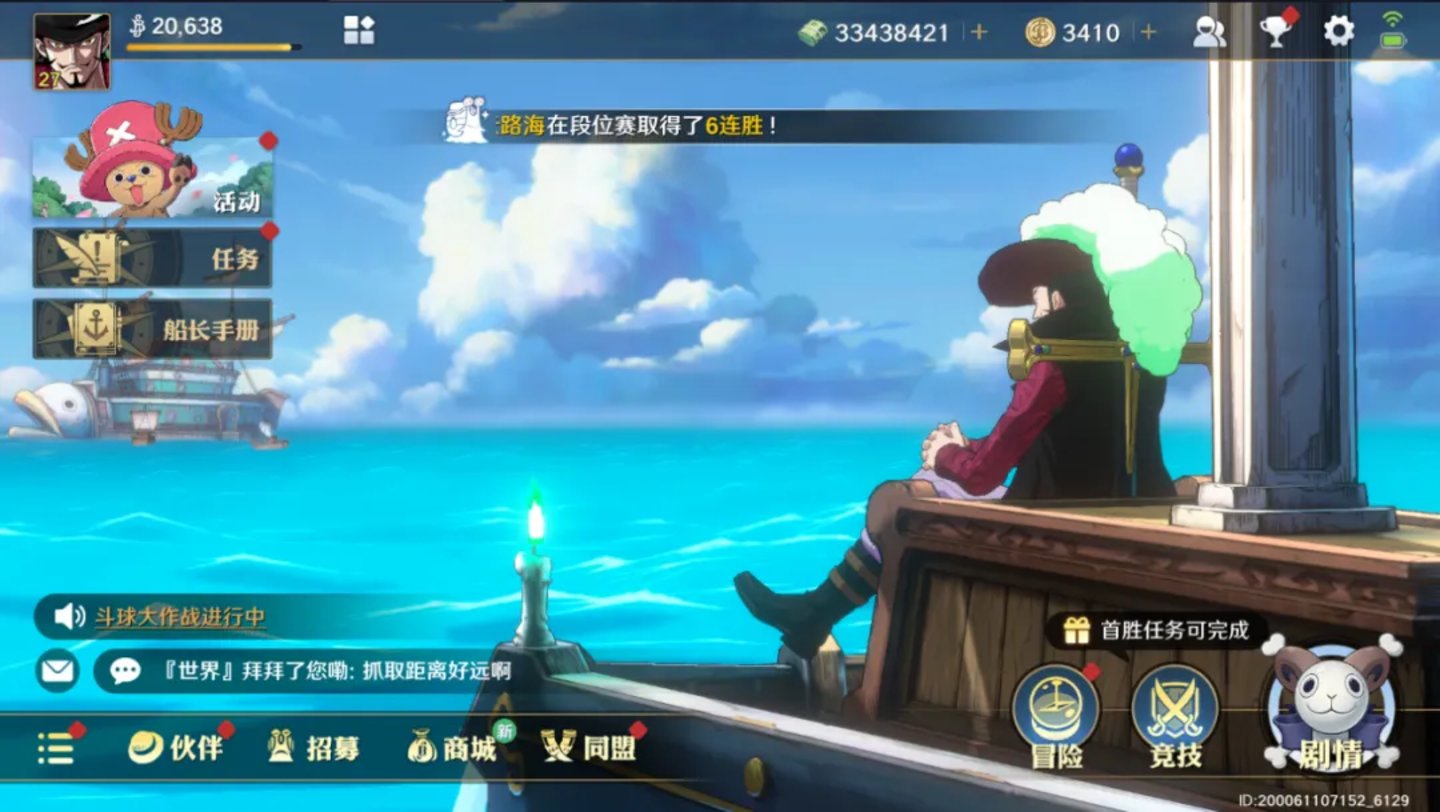1440x812 pixels.
Task: Open the 伙伴 partners menu
Action: tap(177, 747)
